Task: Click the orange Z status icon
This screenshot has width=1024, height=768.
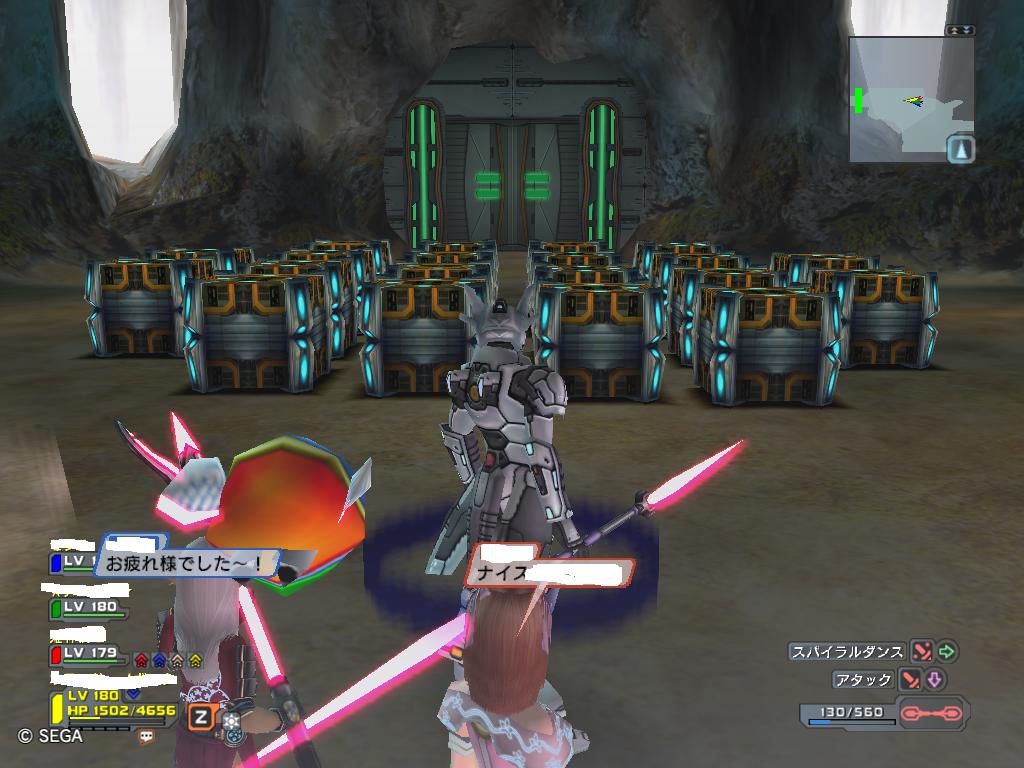Action: pos(201,716)
